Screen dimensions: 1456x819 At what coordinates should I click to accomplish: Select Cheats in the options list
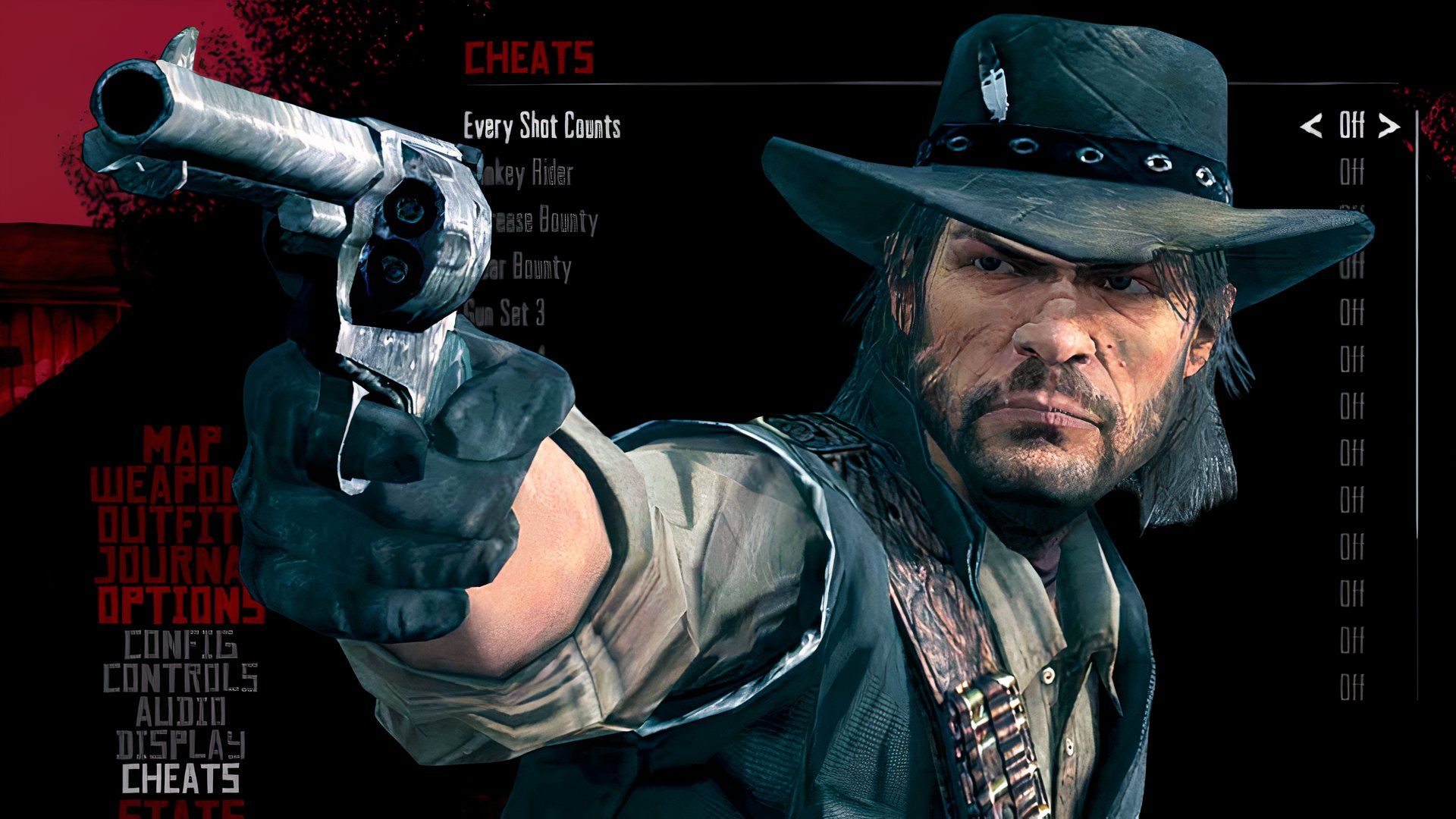[x=180, y=779]
